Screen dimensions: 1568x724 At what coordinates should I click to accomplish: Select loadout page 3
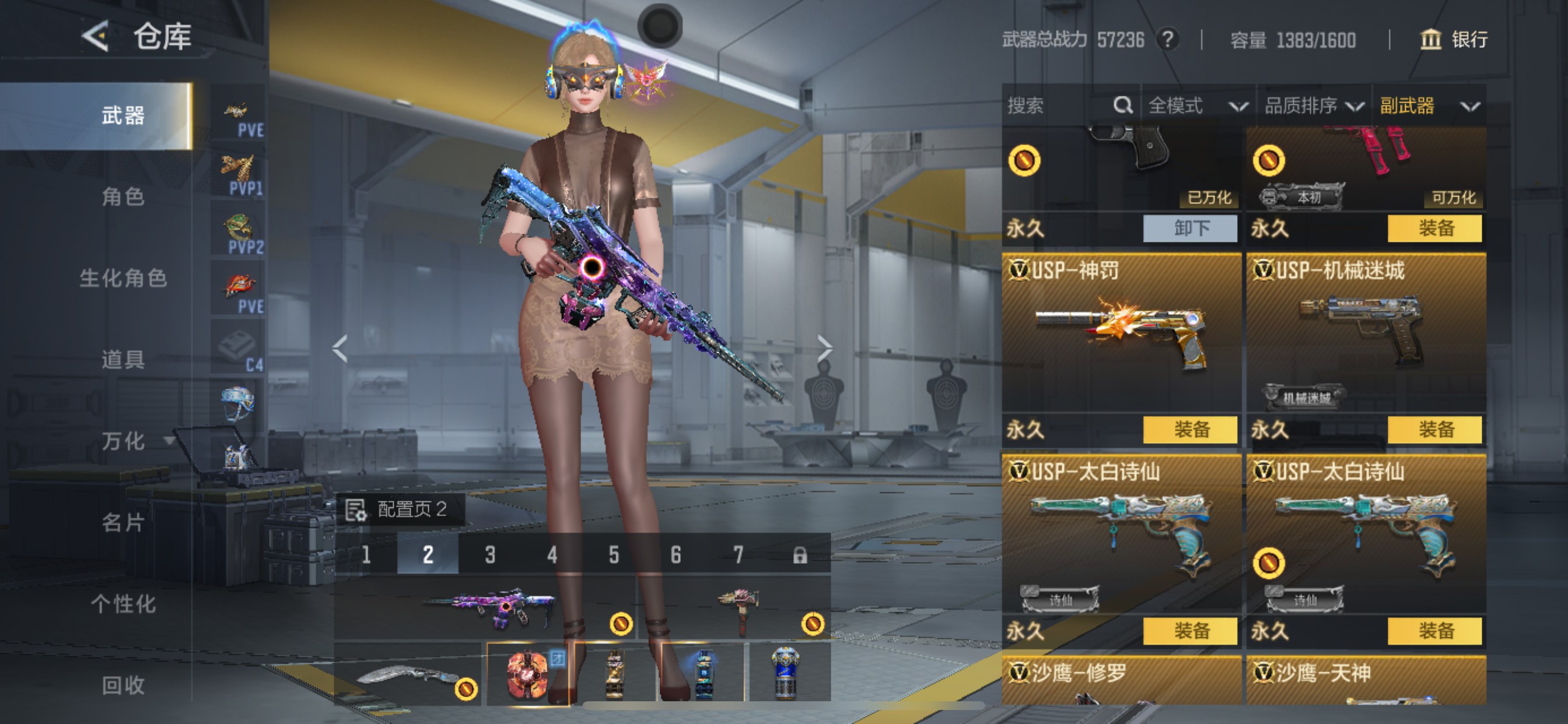[x=490, y=554]
